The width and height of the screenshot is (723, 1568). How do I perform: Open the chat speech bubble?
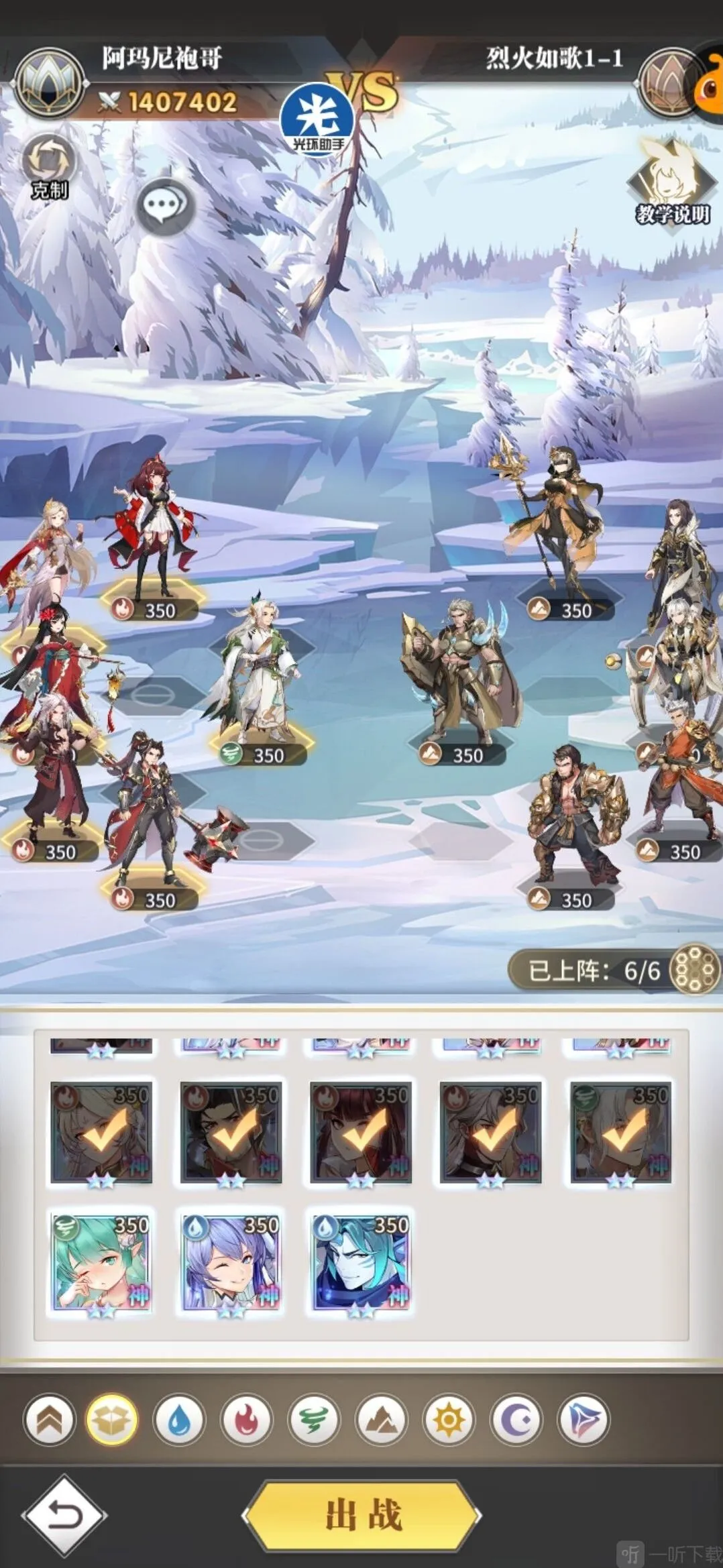[164, 205]
